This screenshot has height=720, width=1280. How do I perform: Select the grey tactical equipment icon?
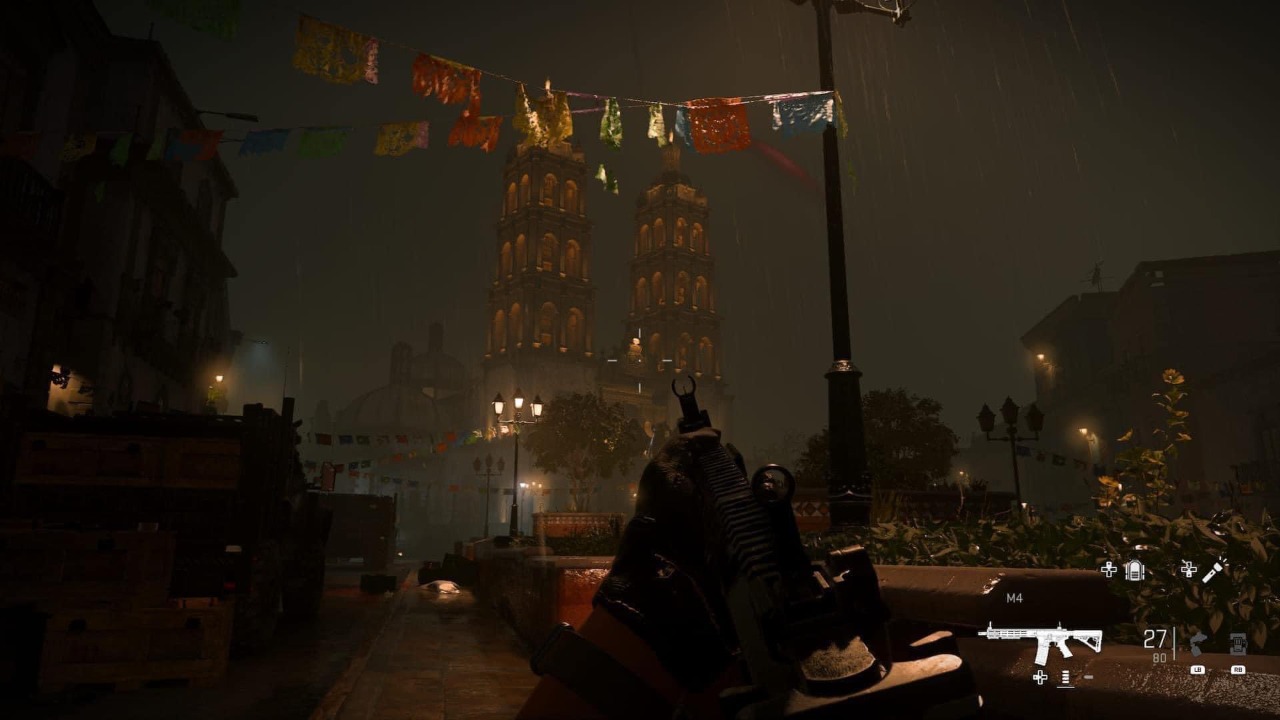tap(1198, 643)
